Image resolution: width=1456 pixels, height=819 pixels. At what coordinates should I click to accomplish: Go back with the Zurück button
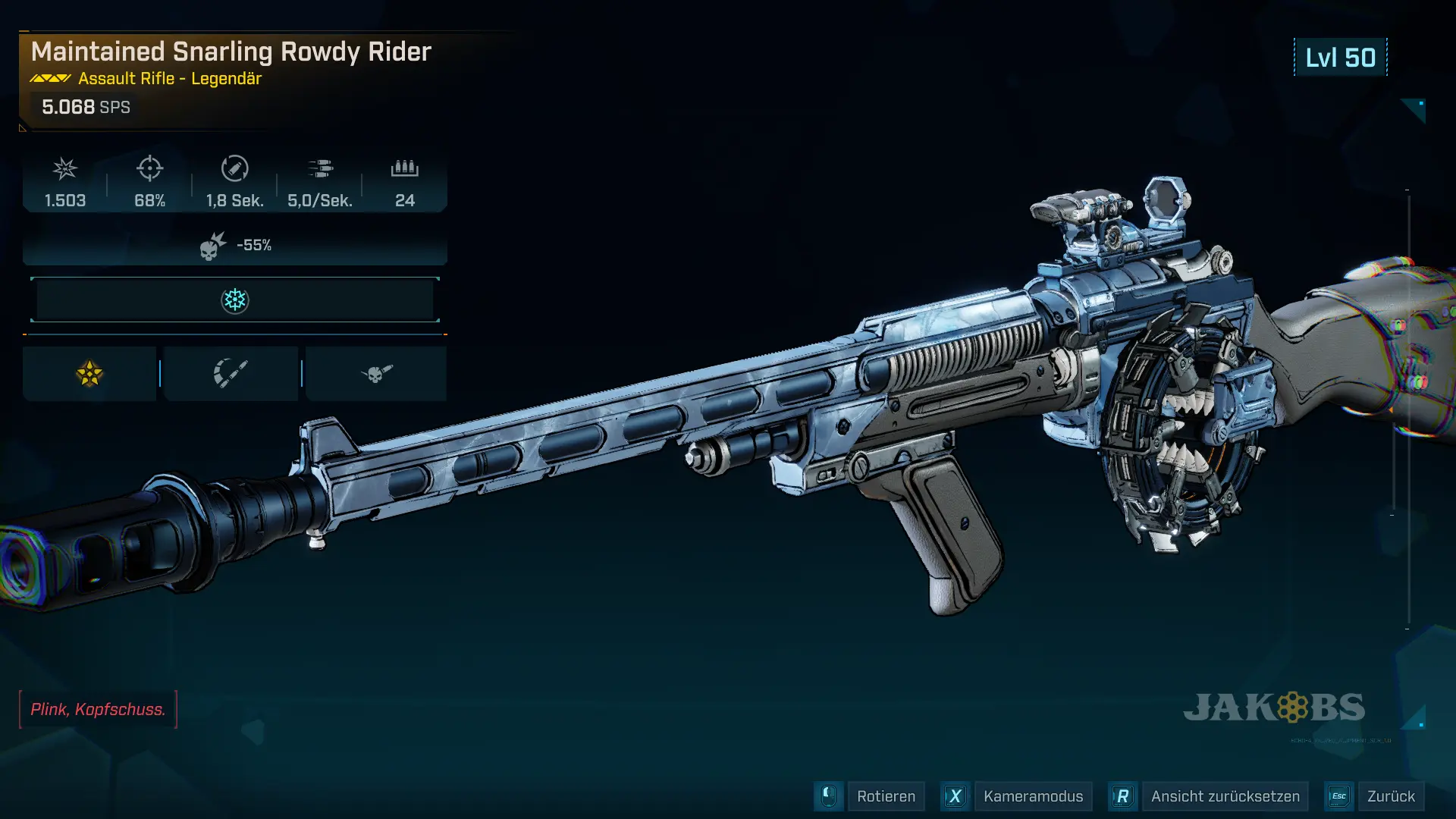click(1390, 796)
